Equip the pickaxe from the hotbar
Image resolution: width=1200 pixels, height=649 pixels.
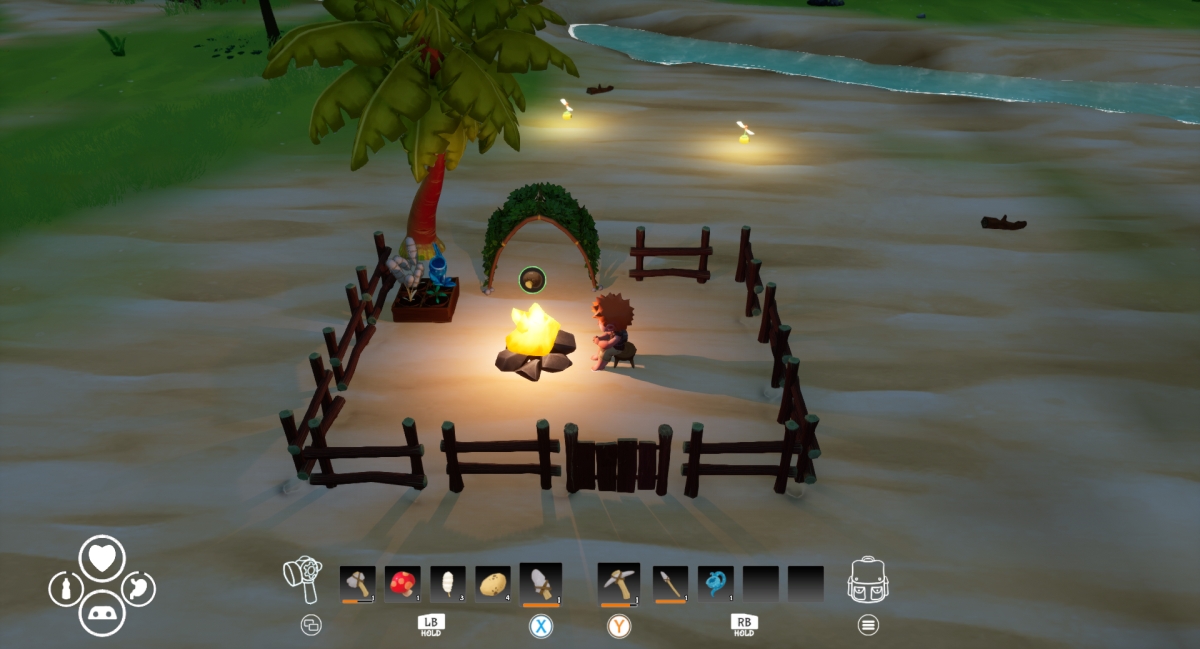click(618, 583)
